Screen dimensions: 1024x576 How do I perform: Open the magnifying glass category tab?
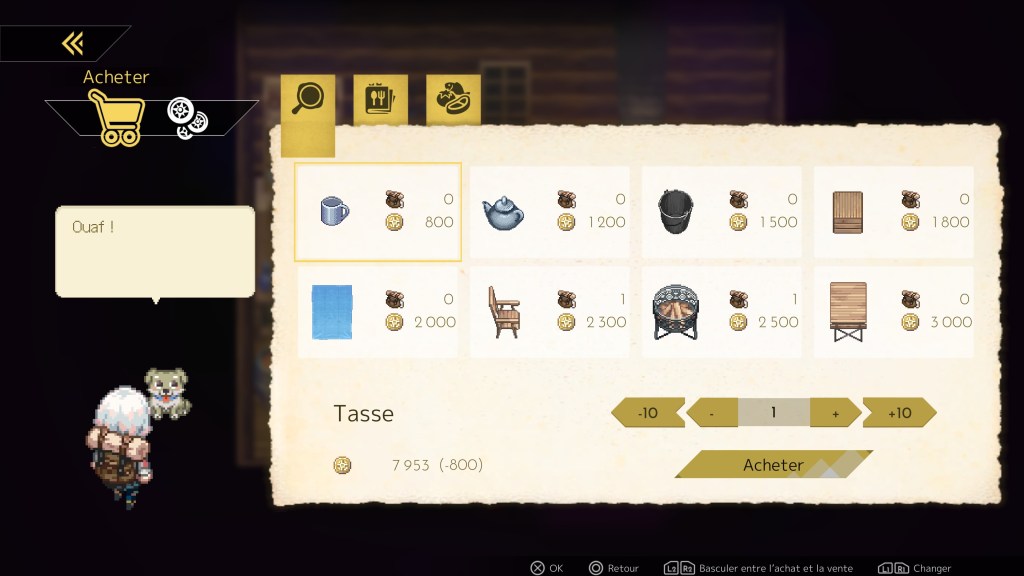pos(307,98)
